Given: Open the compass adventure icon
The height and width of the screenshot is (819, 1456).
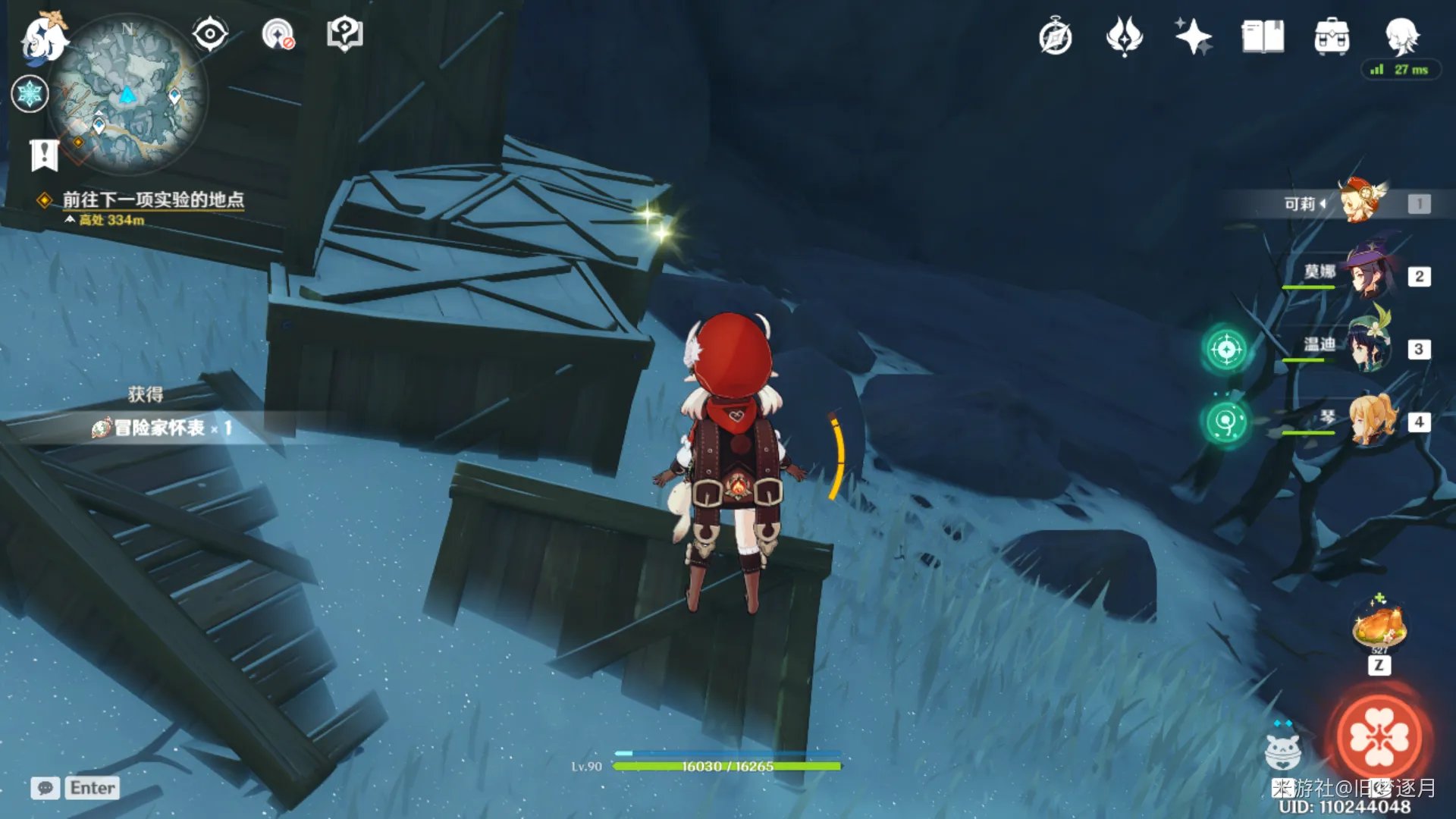Looking at the screenshot, I should 1055,36.
